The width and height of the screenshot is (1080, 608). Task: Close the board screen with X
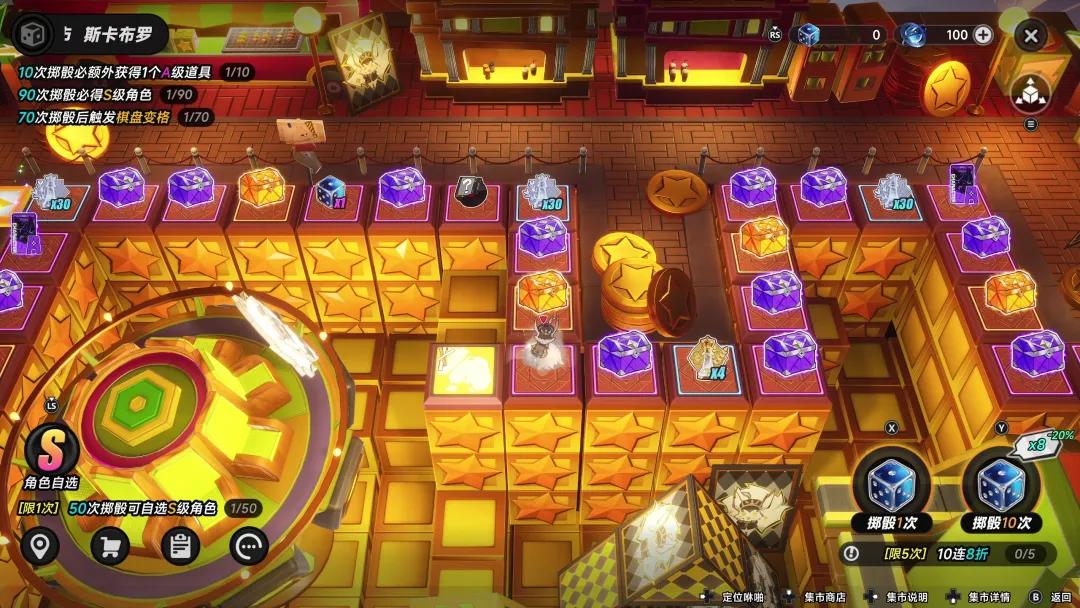[x=1031, y=36]
